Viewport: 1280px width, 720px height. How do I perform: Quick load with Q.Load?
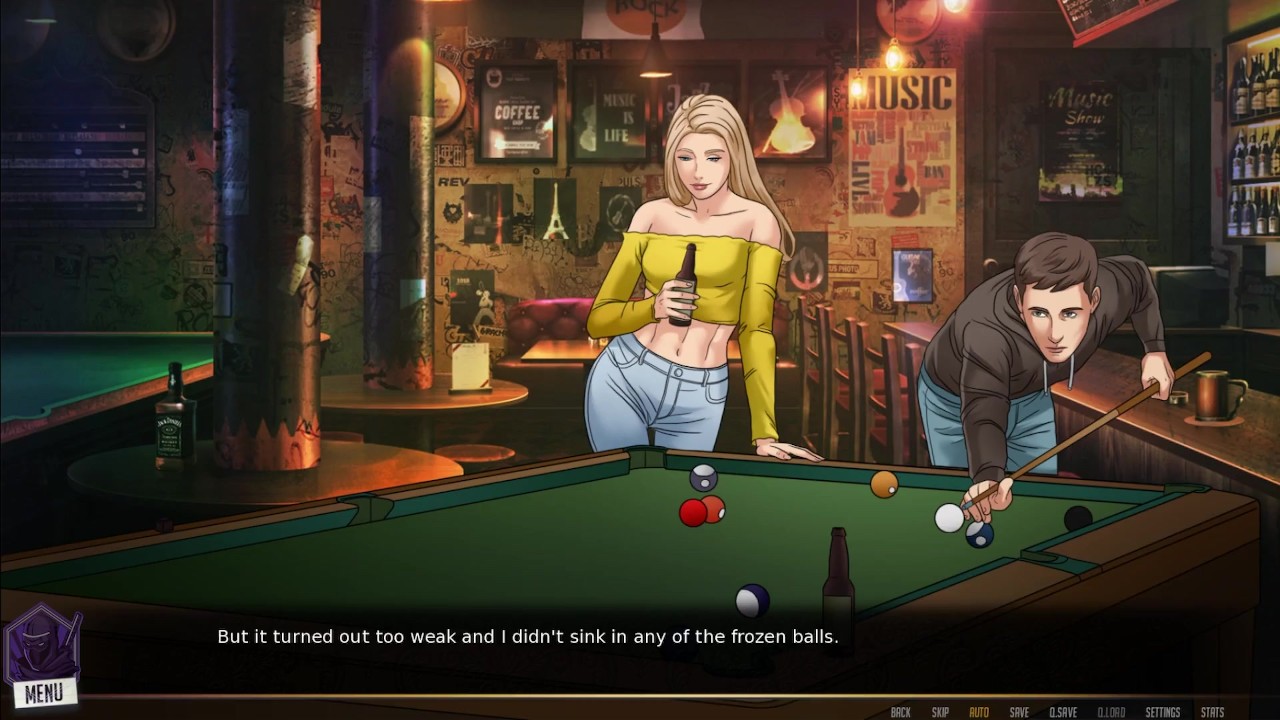(1111, 712)
